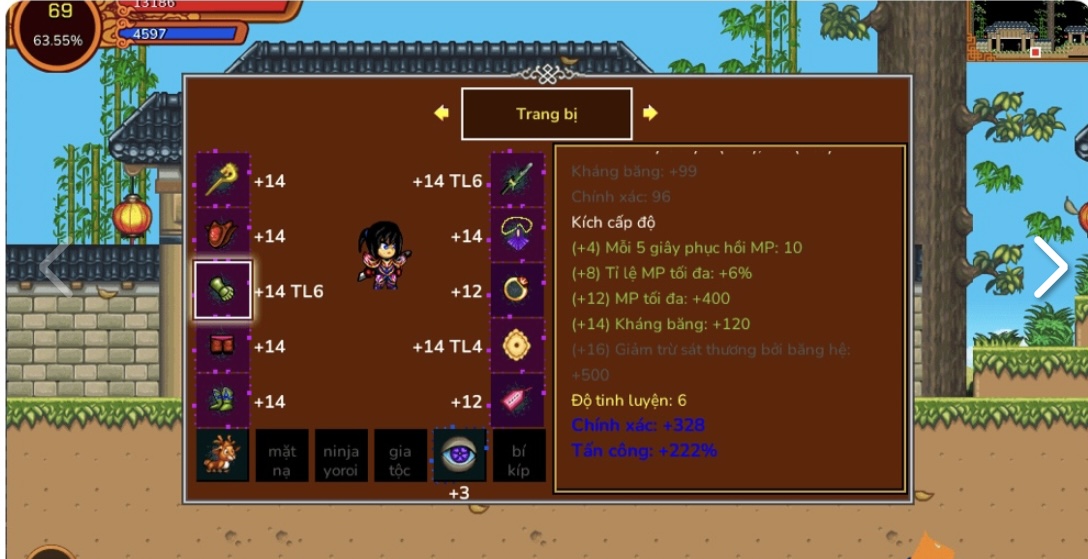The width and height of the screenshot is (1088, 559).
Task: Go to the next tab with right arrow
Action: 650,113
